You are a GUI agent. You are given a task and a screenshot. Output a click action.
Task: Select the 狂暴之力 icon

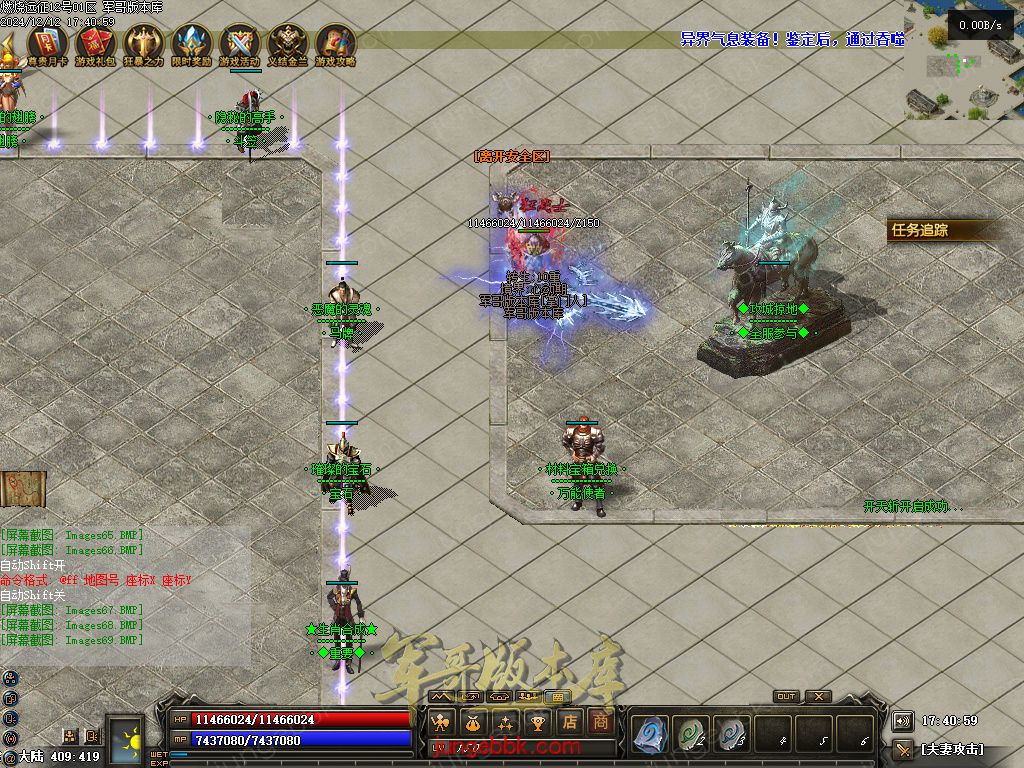143,43
